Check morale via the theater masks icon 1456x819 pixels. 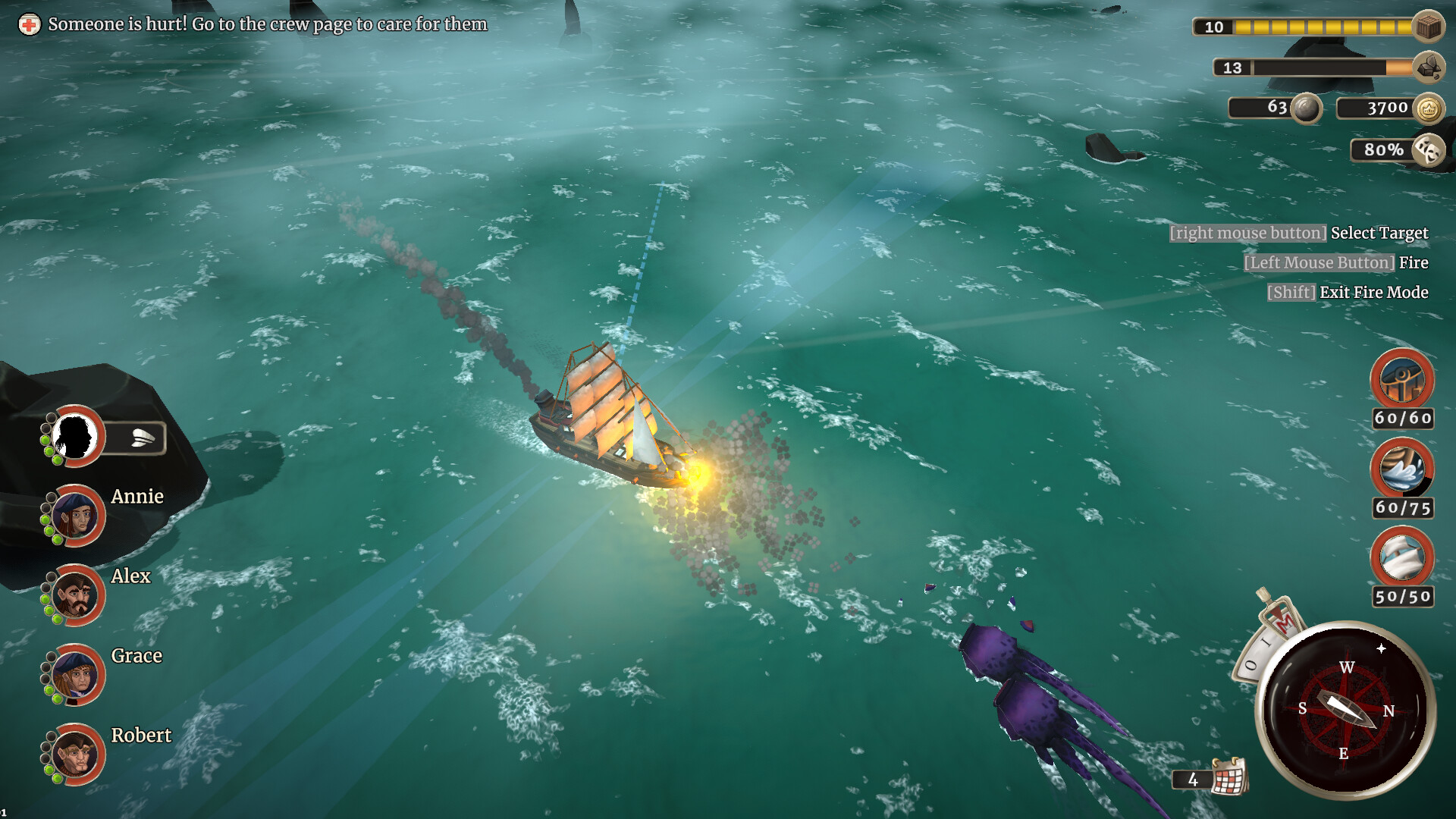click(1429, 149)
